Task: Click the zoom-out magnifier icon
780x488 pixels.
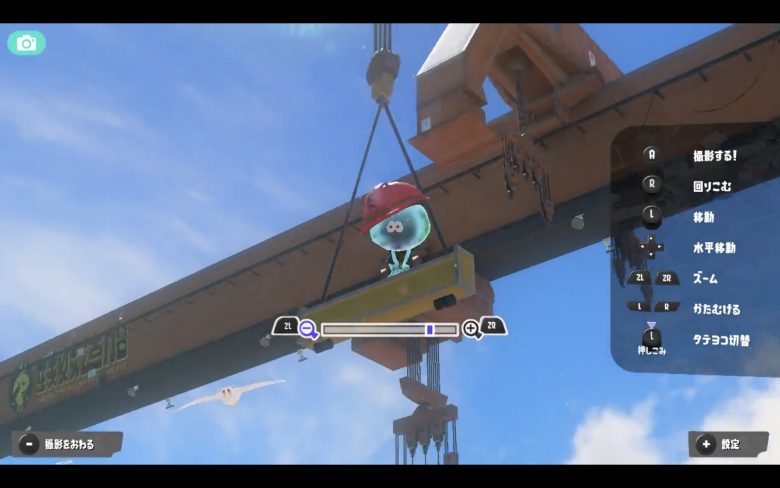Action: 308,328
